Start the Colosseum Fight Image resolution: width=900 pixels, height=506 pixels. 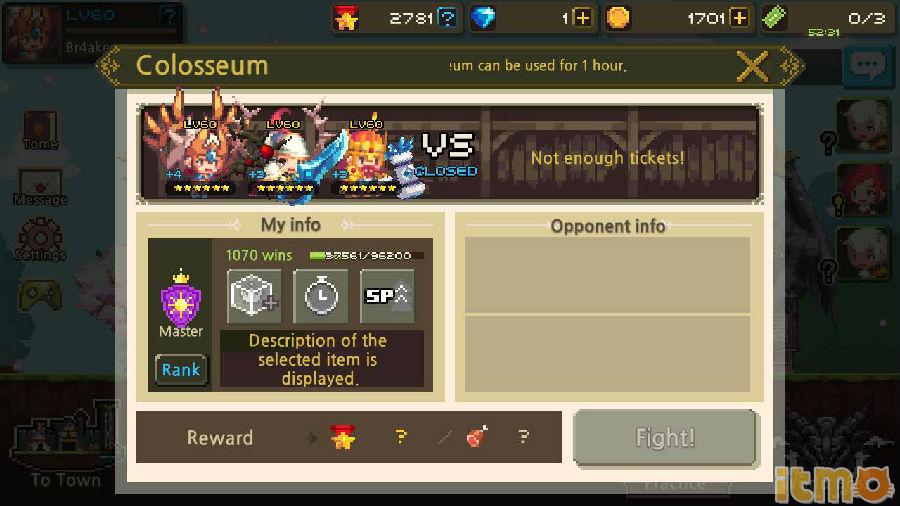[x=665, y=438]
